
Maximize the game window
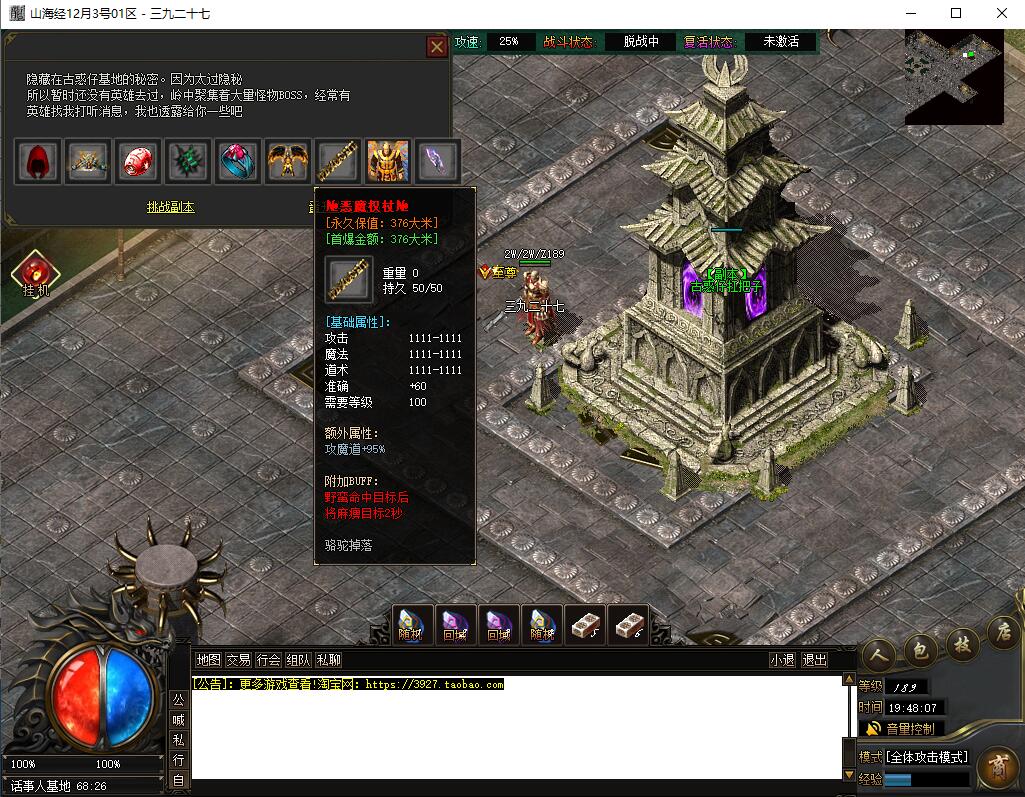[955, 14]
